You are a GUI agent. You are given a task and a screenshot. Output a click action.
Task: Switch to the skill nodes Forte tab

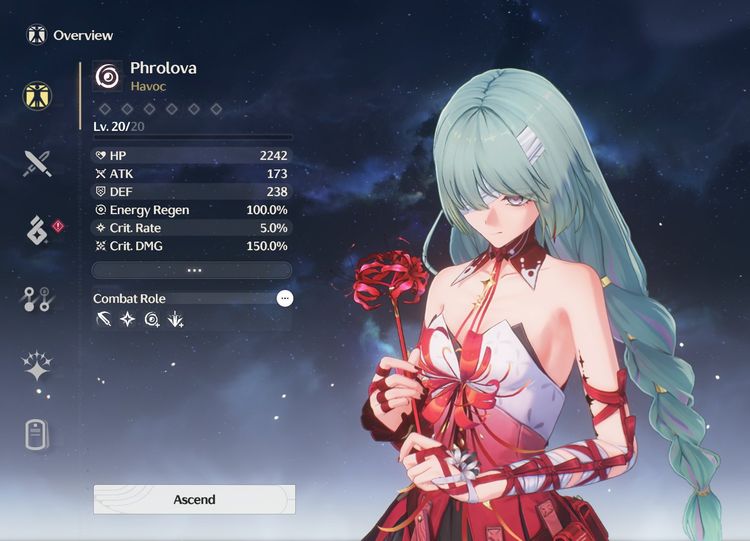(38, 298)
